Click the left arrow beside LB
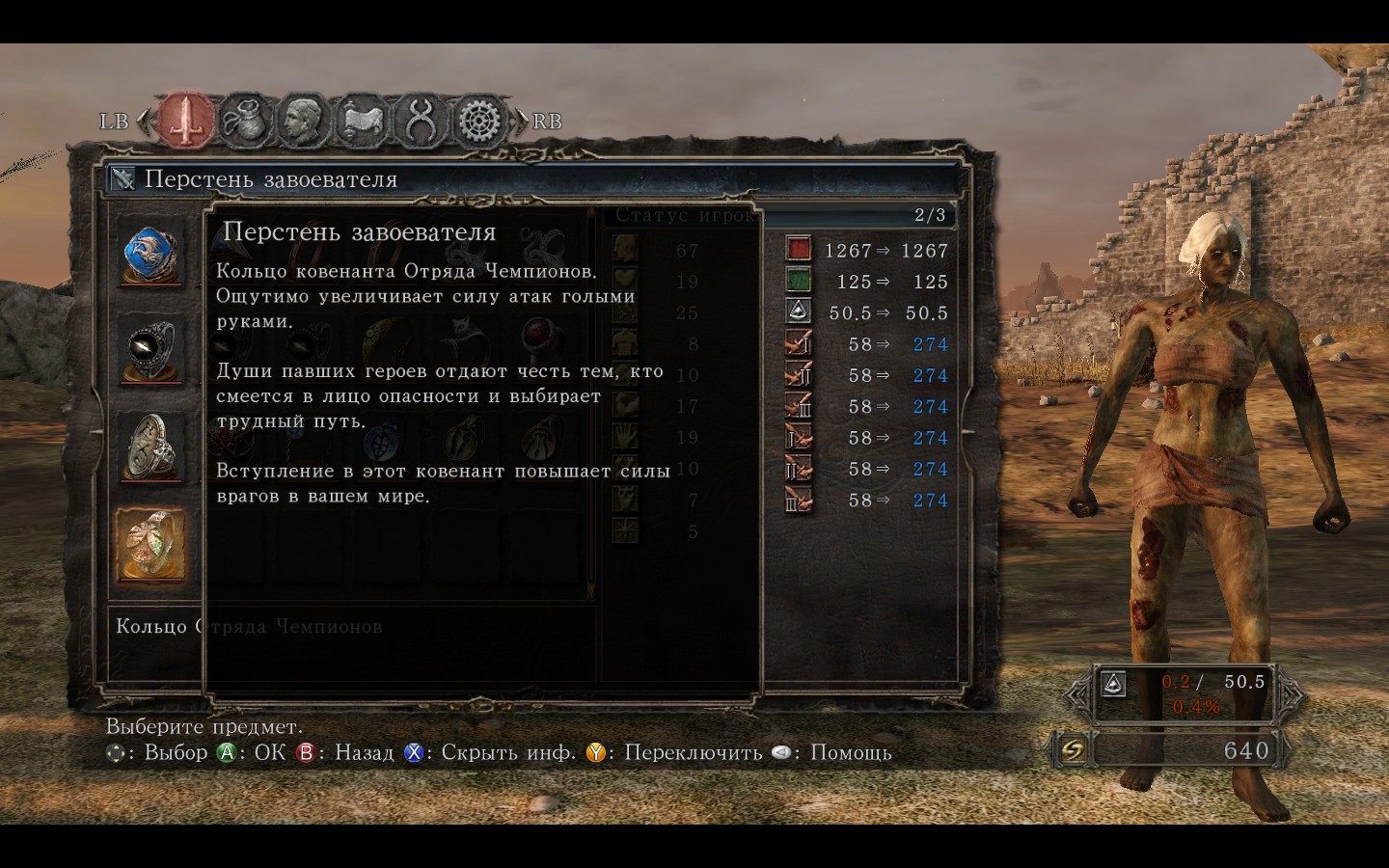Viewport: 1389px width, 868px height. pyautogui.click(x=143, y=122)
